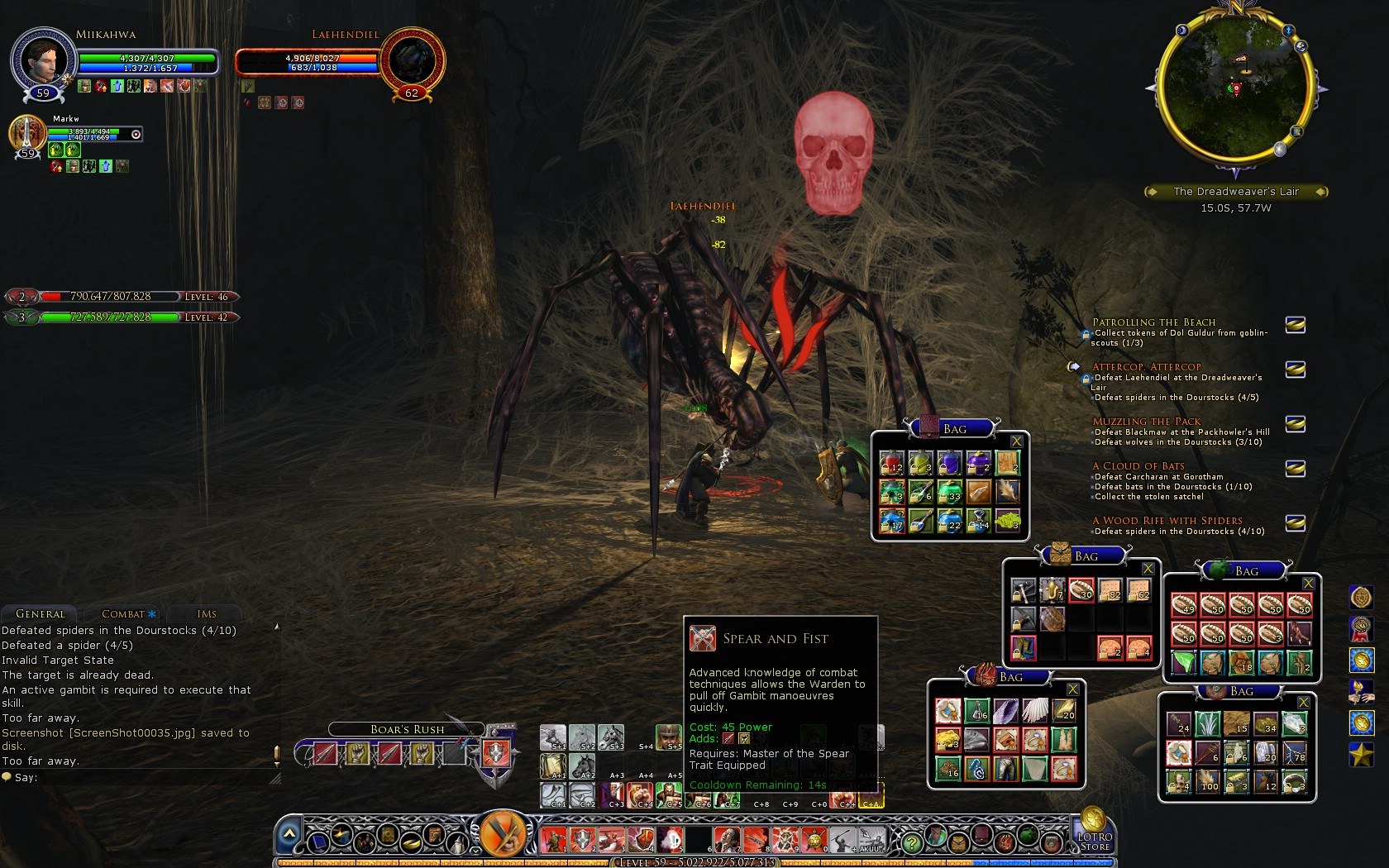Viewport: 1389px width, 868px height.
Task: Open the IMs chat tab
Action: [x=207, y=614]
